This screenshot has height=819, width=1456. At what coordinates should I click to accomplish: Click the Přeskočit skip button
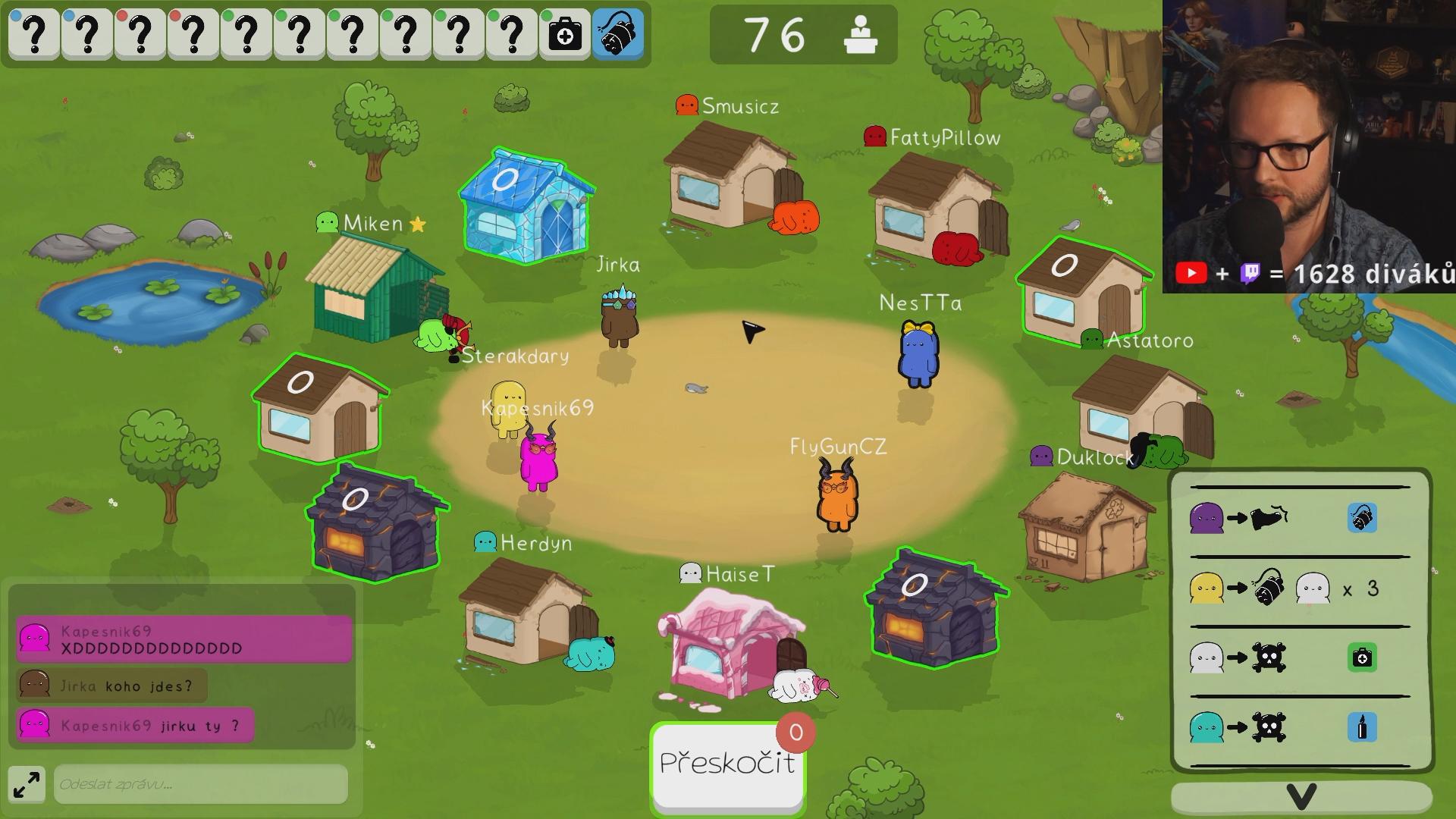pos(726,764)
